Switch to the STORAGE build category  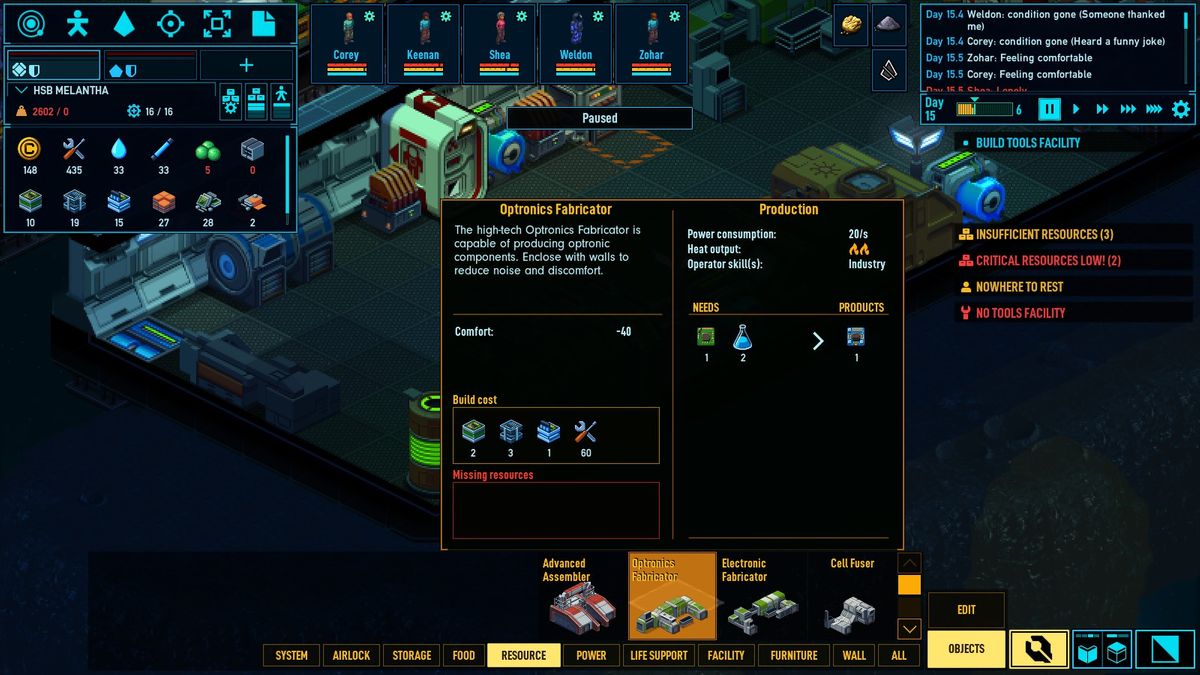pyautogui.click(x=412, y=655)
